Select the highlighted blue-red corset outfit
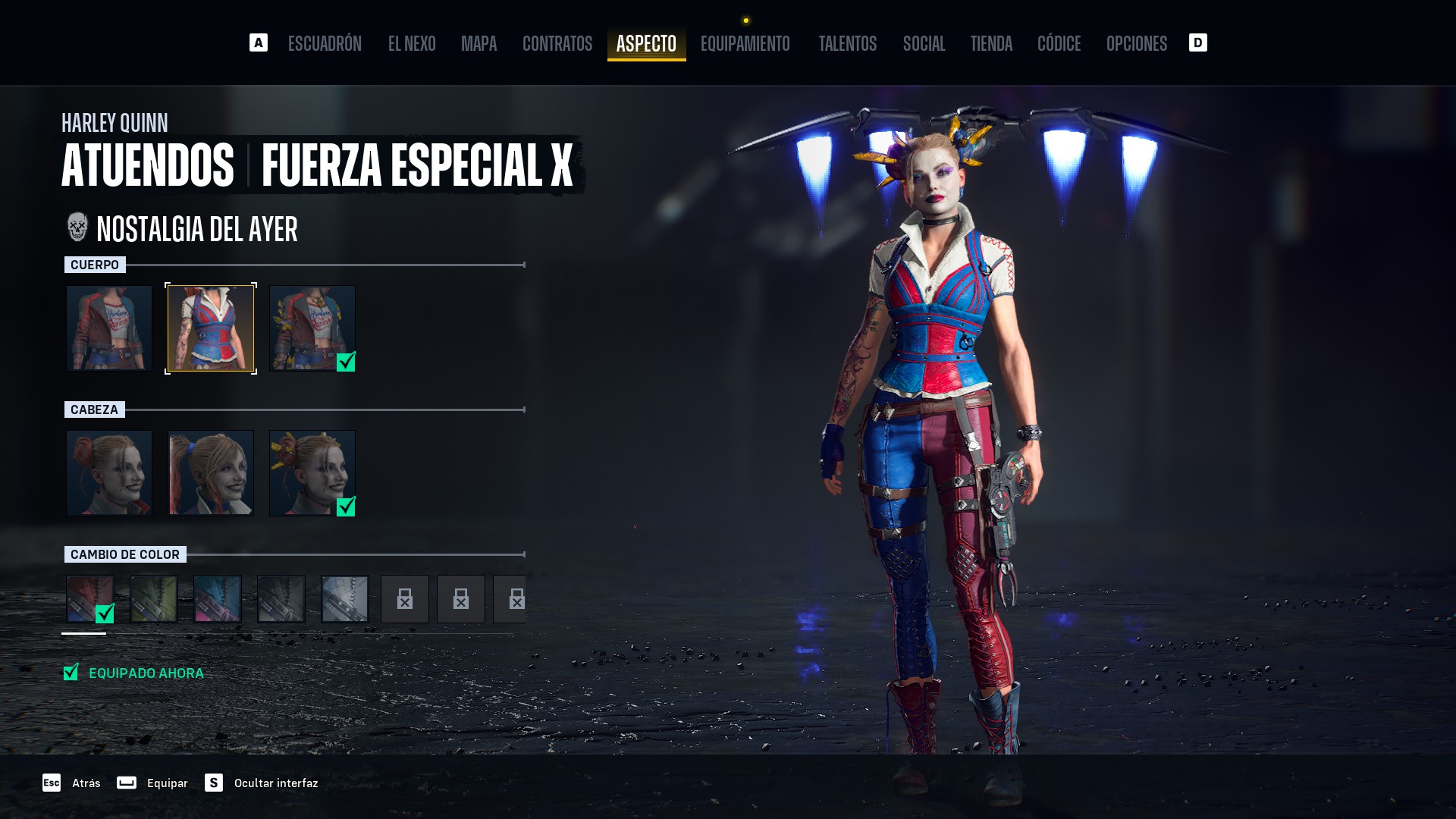1456x819 pixels. coord(211,328)
